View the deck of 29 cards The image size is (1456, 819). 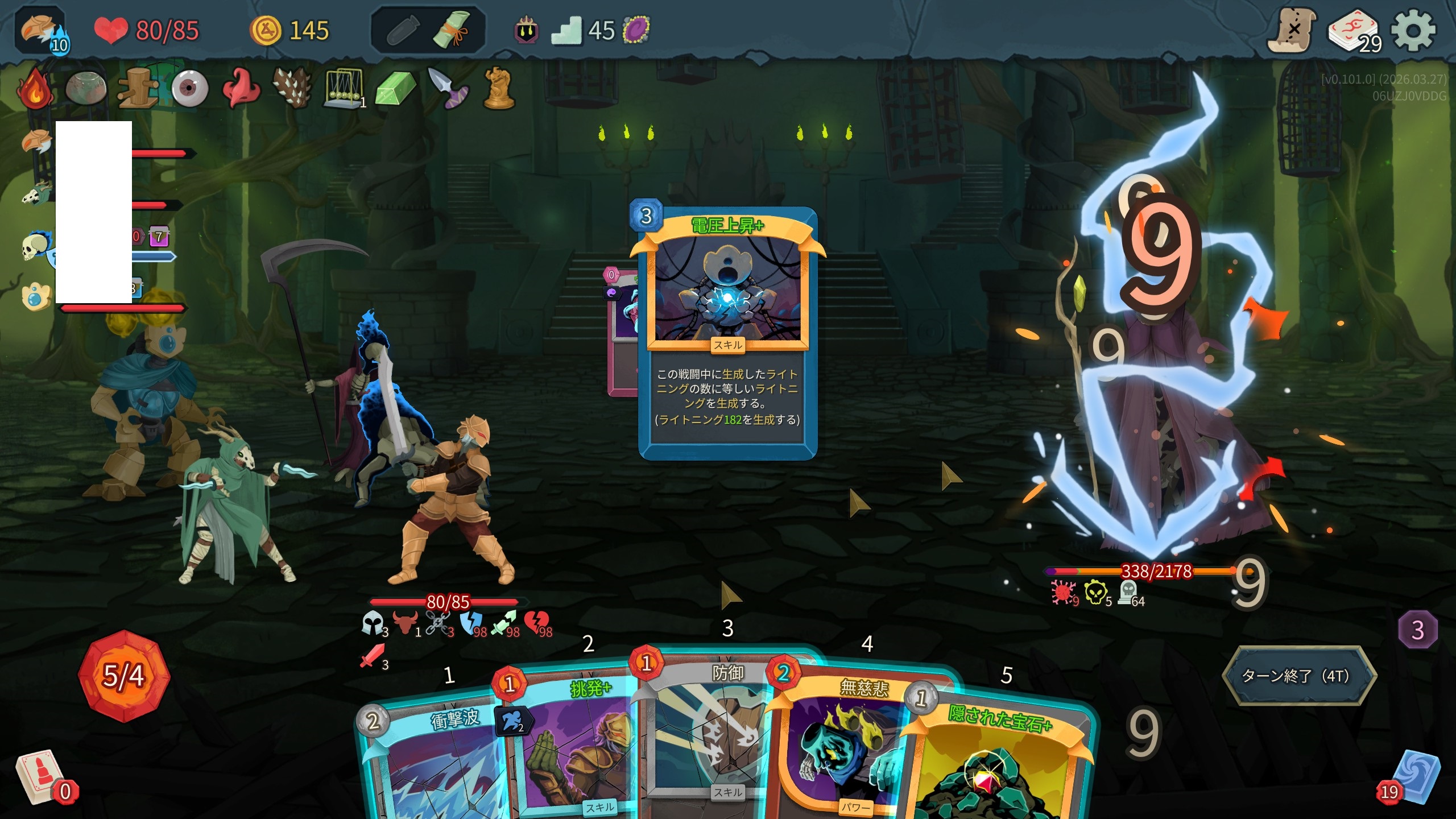(1354, 32)
